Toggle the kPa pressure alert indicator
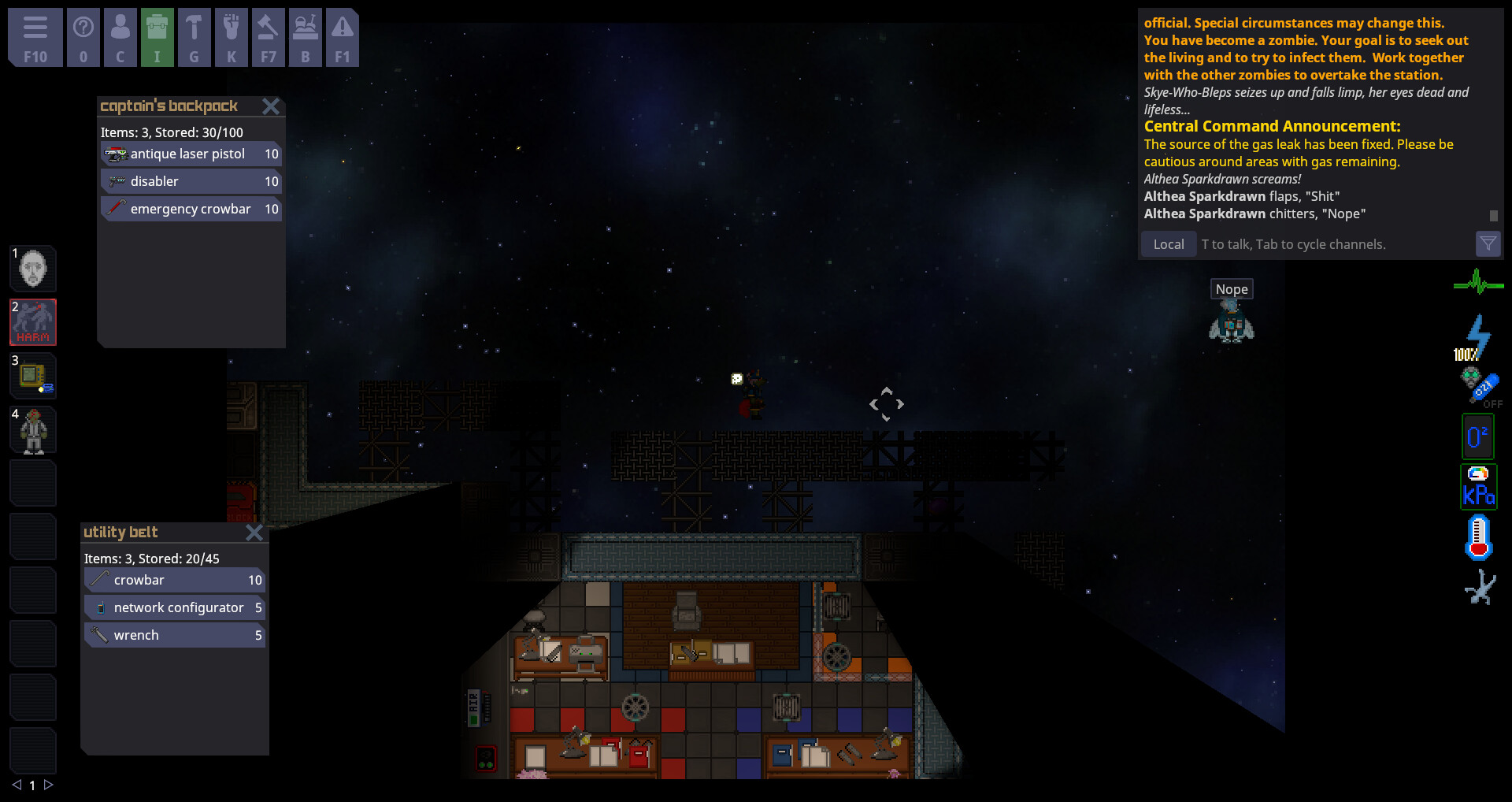 1478,486
